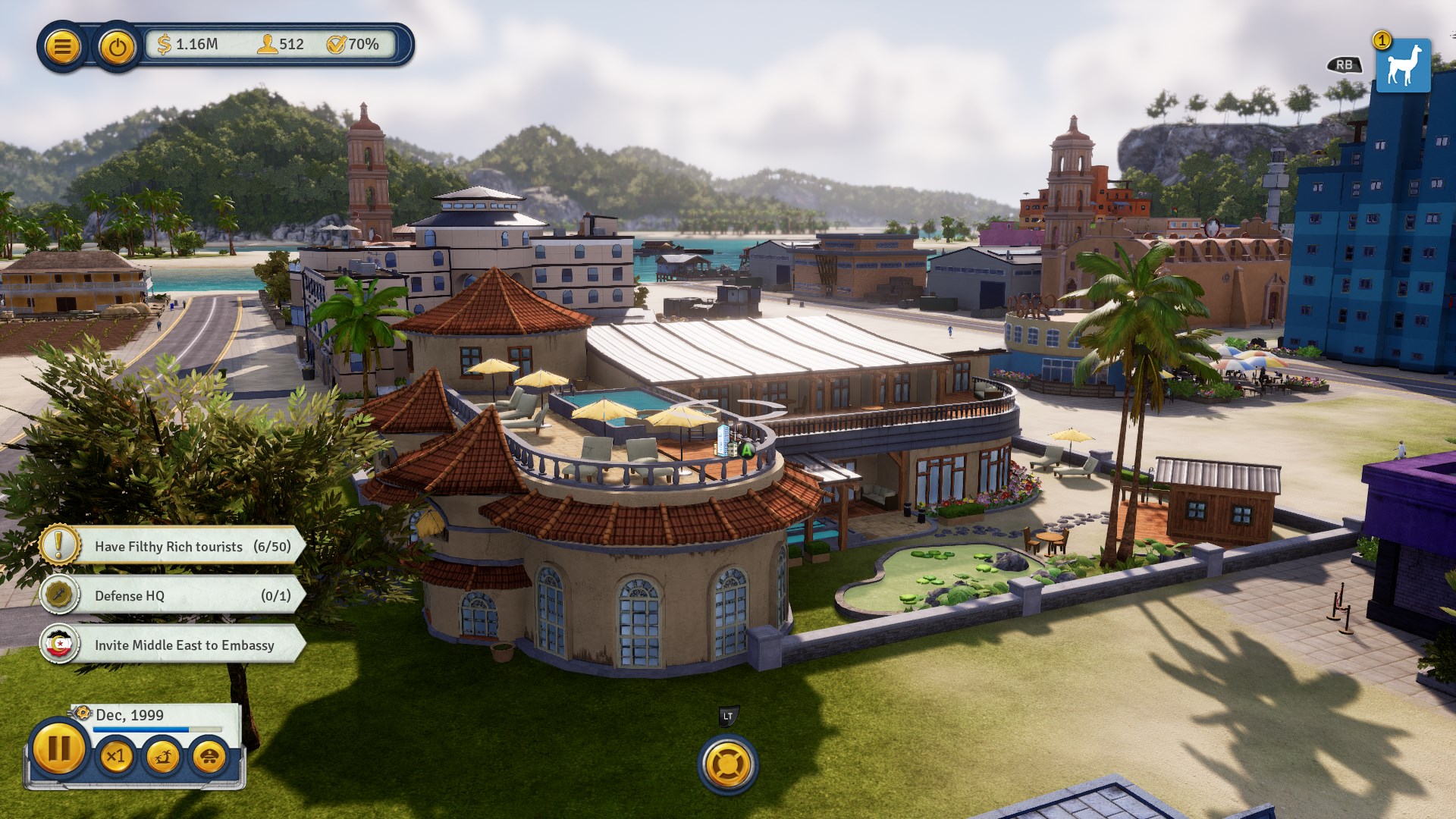Click the gear icon beside the date
The height and width of the screenshot is (819, 1456).
tap(82, 714)
